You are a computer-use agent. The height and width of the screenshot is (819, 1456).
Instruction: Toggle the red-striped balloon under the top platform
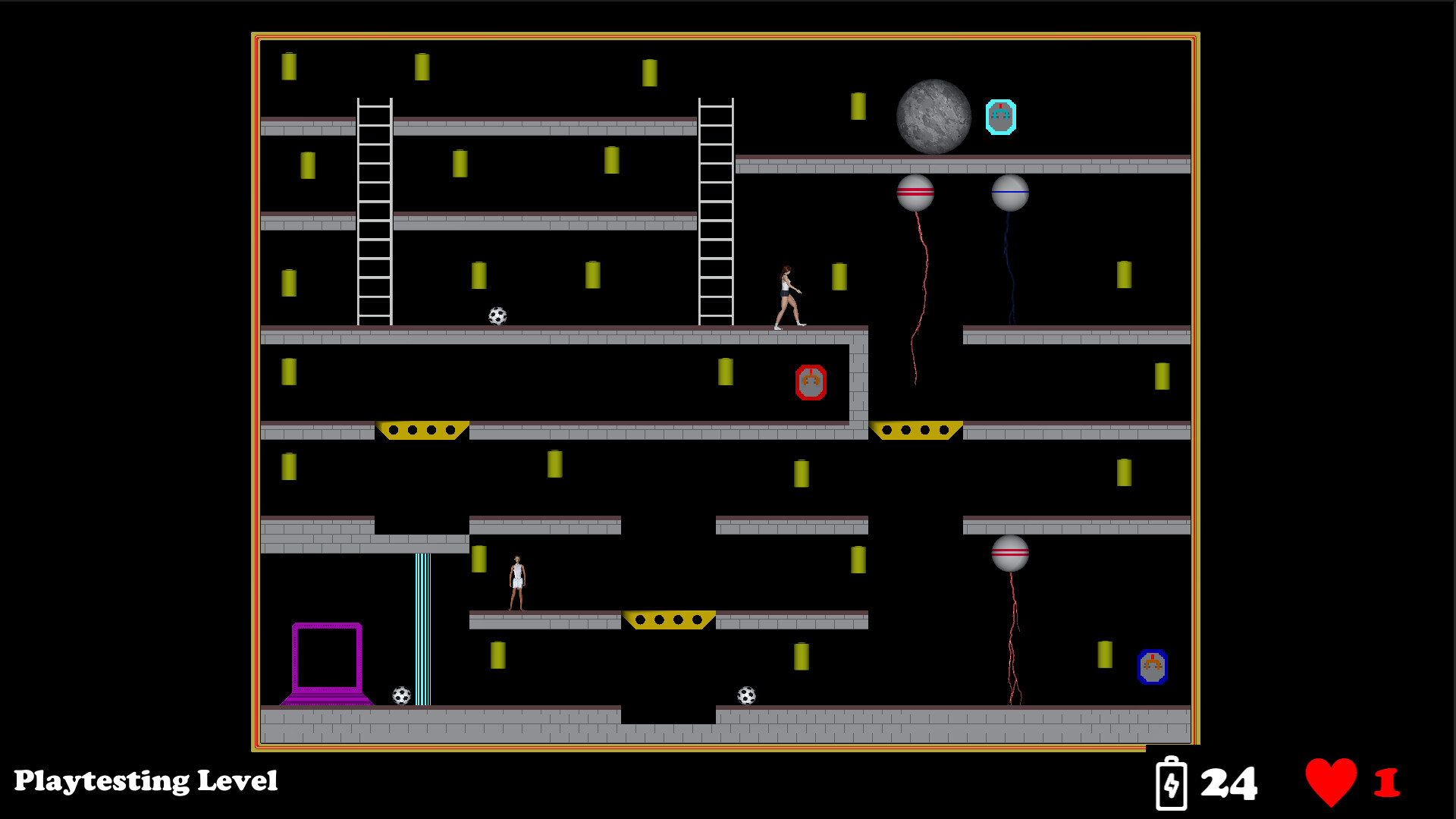click(915, 192)
